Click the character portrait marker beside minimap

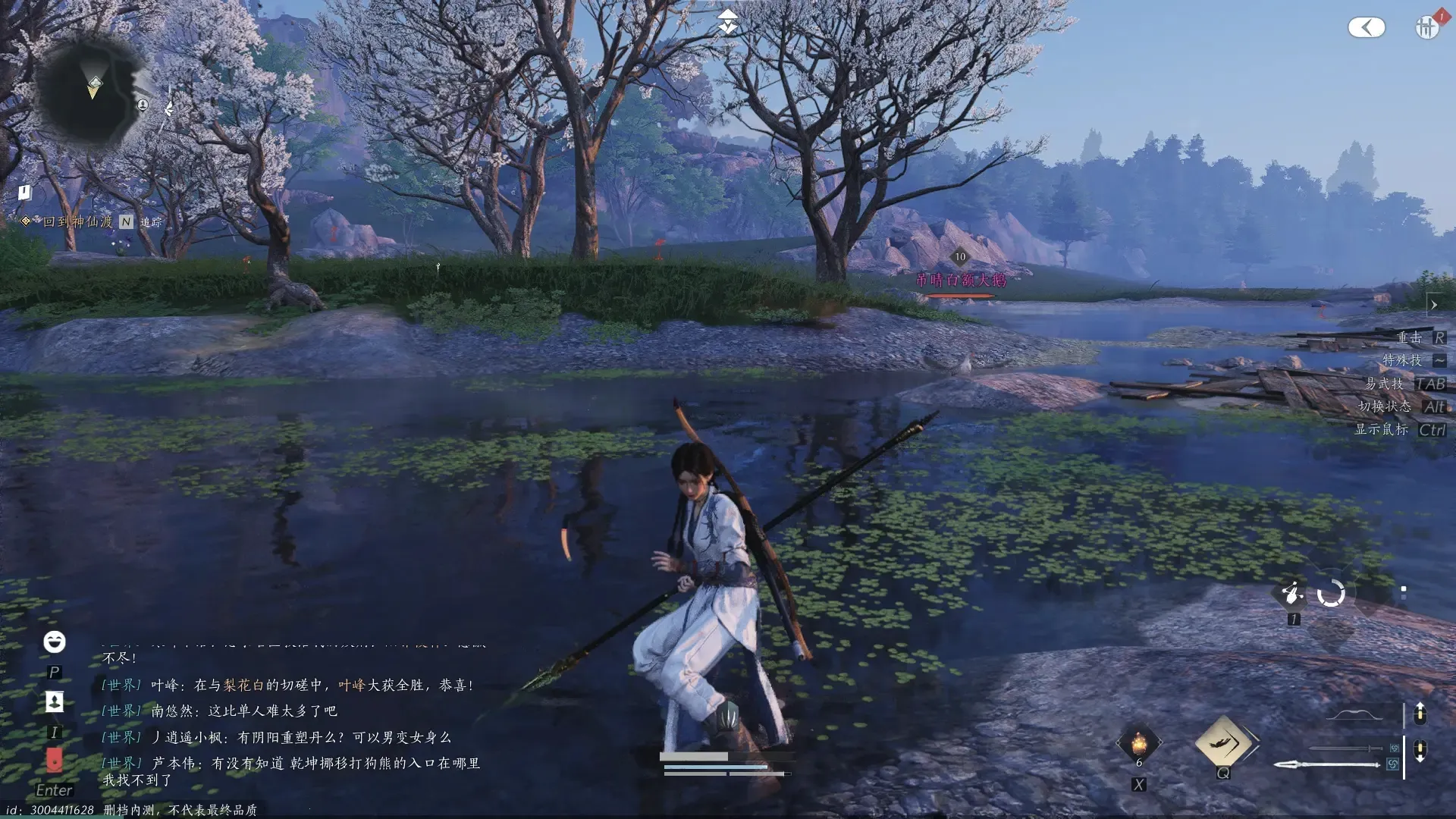[x=143, y=105]
